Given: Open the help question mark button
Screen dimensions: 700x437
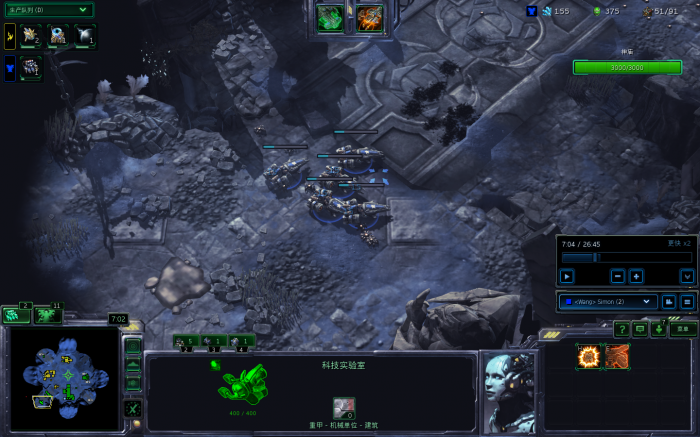Looking at the screenshot, I should point(622,329).
